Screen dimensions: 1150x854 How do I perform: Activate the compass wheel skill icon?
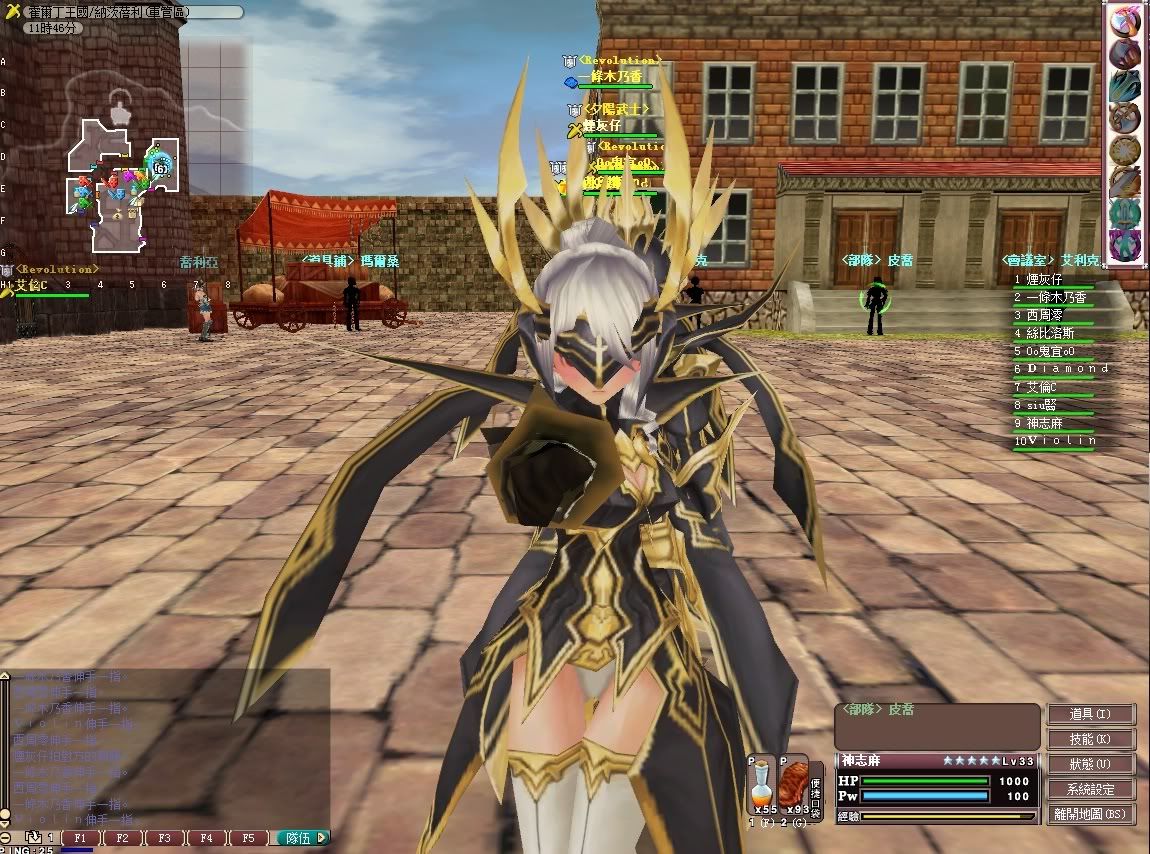click(1125, 150)
